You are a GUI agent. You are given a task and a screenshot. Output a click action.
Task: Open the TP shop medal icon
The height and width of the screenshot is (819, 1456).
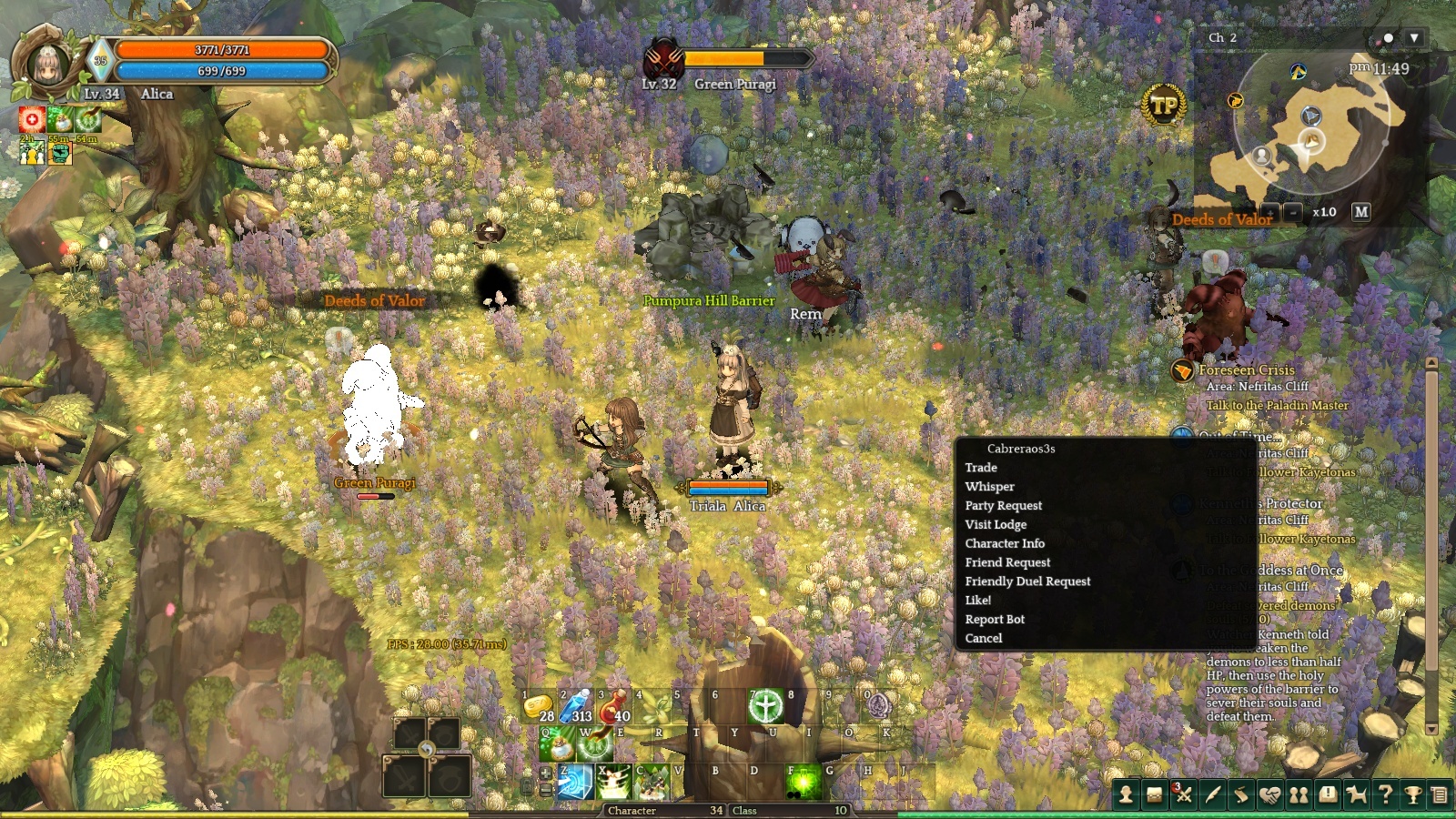coord(1164,106)
